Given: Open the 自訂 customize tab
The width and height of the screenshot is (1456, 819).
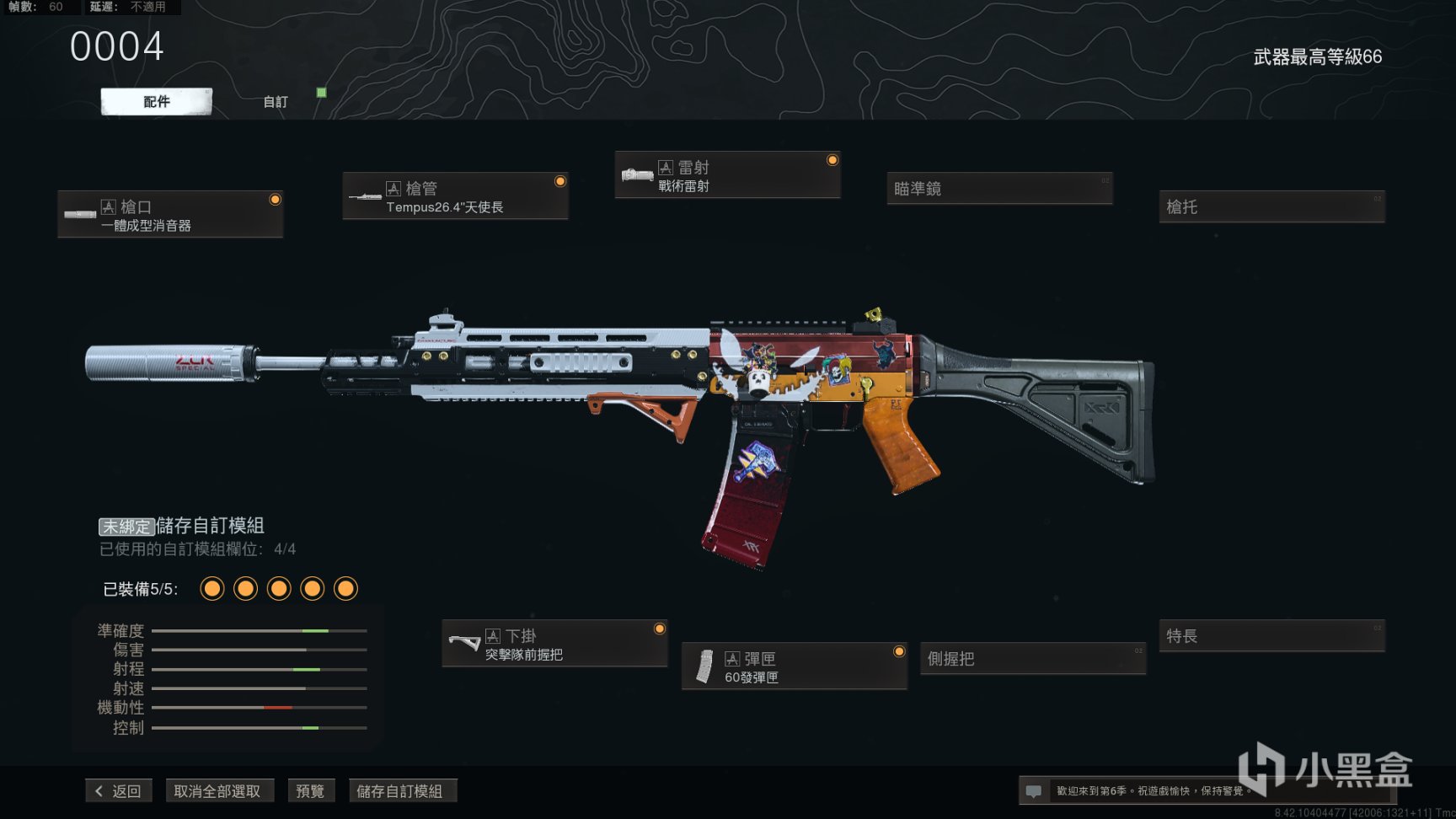Looking at the screenshot, I should tap(276, 102).
